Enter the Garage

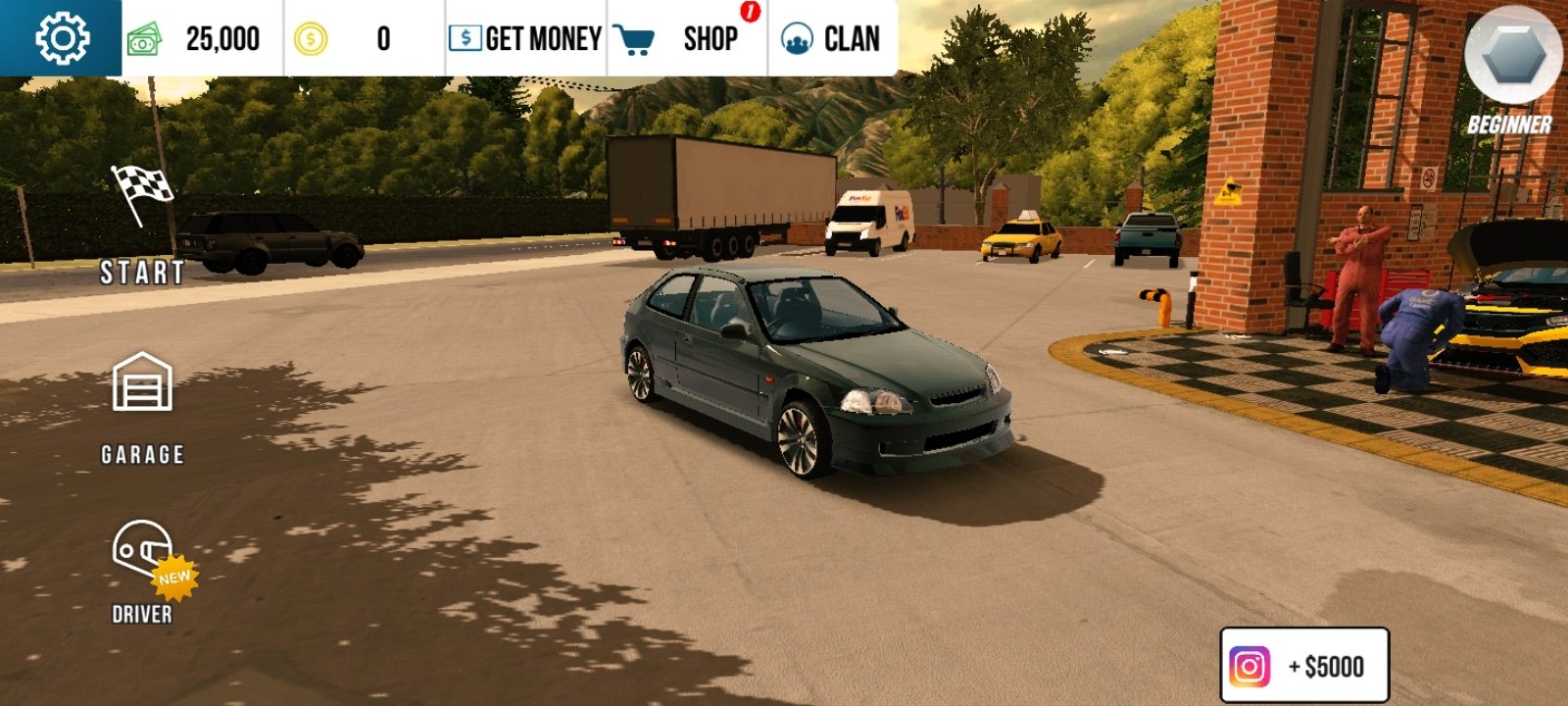pyautogui.click(x=142, y=406)
